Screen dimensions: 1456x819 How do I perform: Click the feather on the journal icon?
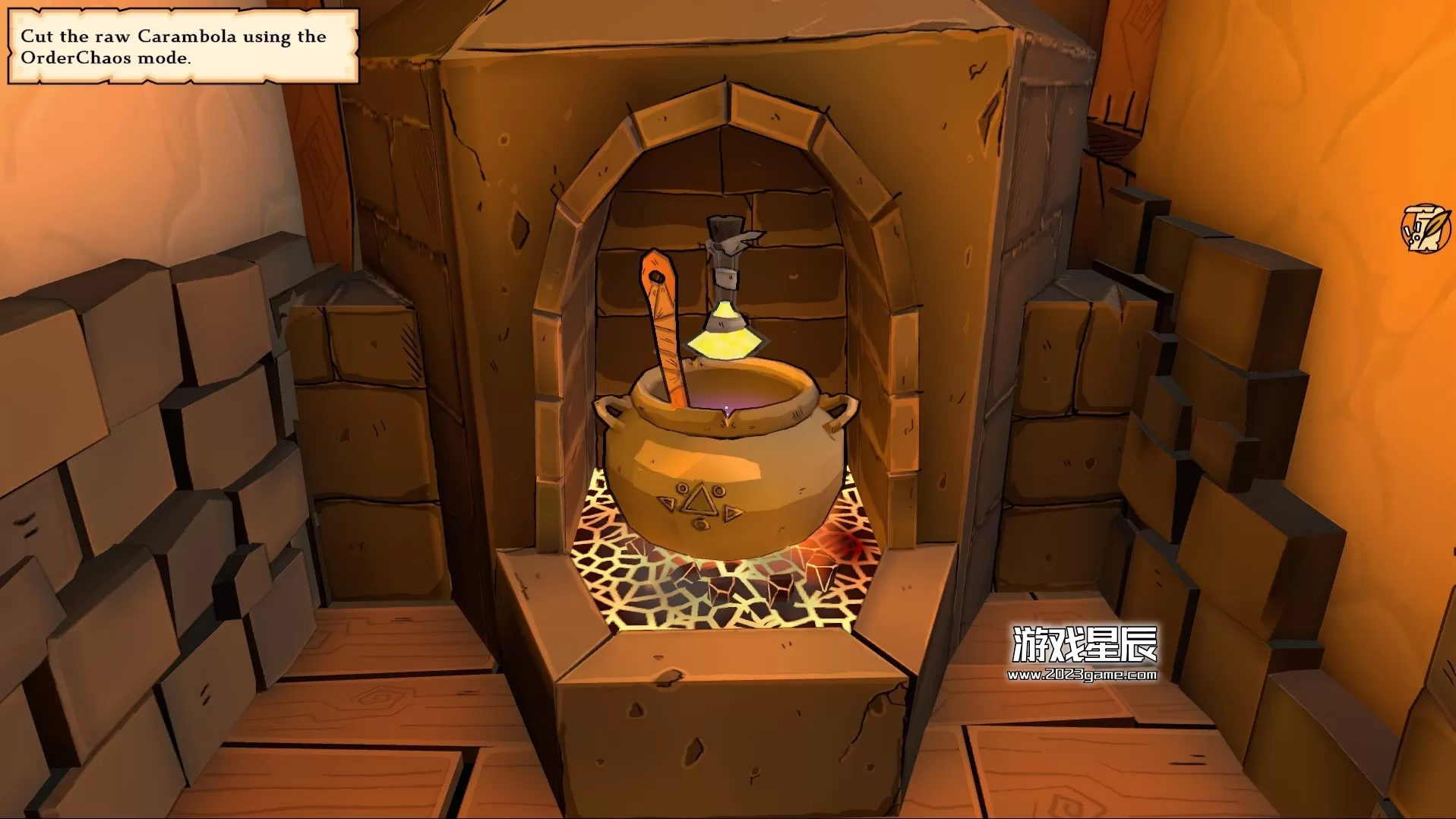point(1434,222)
